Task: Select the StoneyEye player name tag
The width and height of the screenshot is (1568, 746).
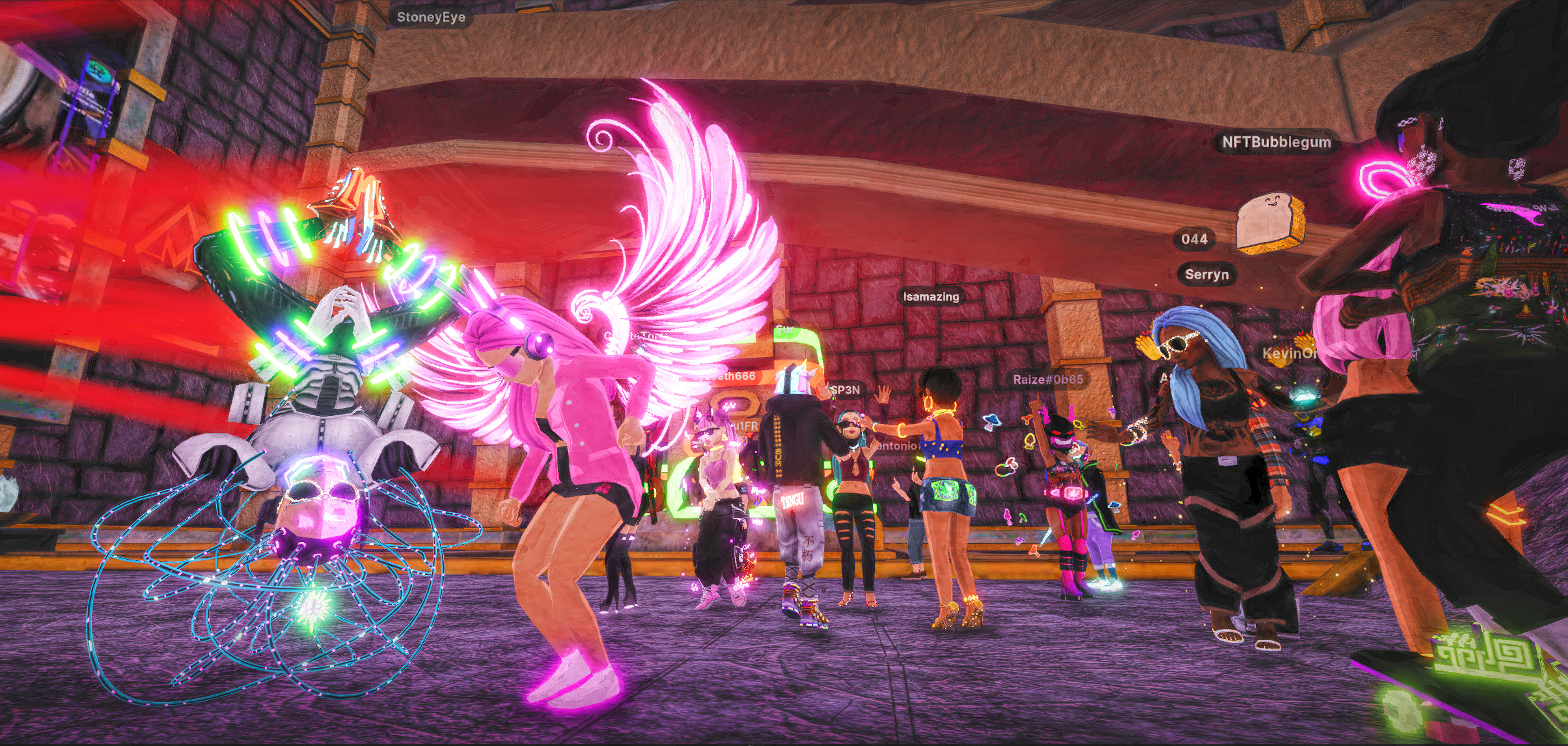Action: click(430, 17)
